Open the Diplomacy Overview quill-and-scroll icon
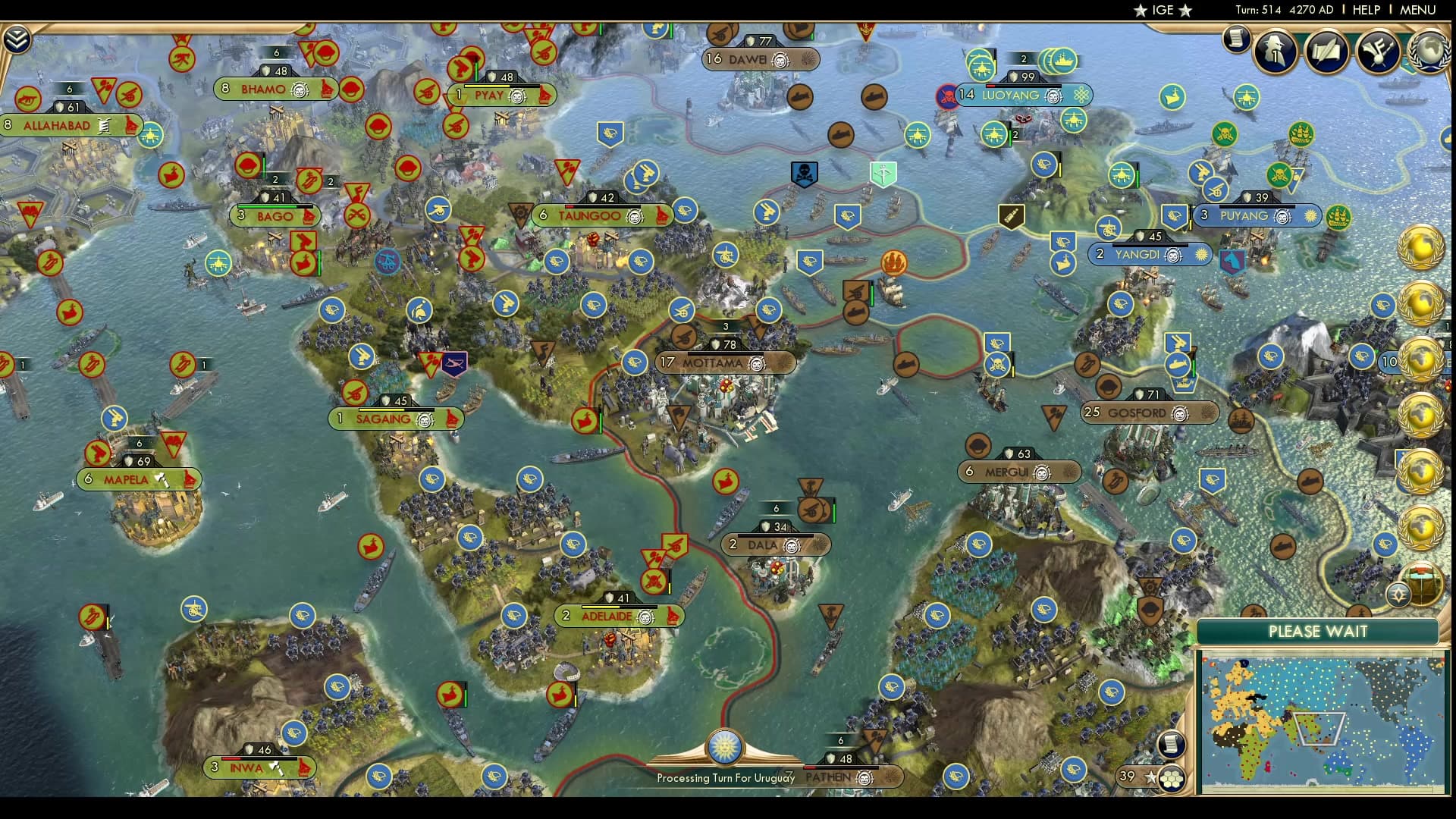1456x819 pixels. click(1329, 53)
